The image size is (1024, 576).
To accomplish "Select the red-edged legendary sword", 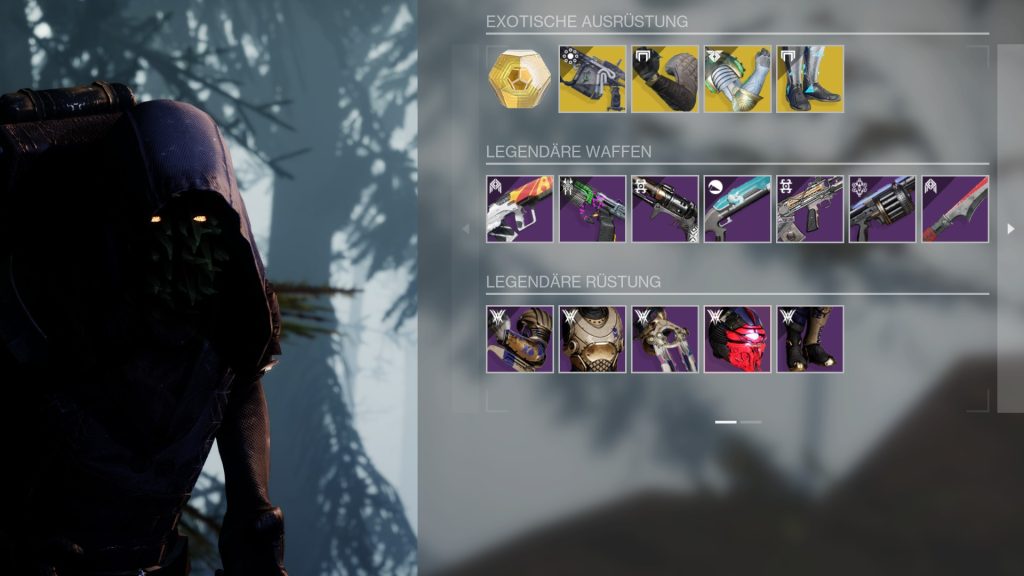I will pos(955,209).
